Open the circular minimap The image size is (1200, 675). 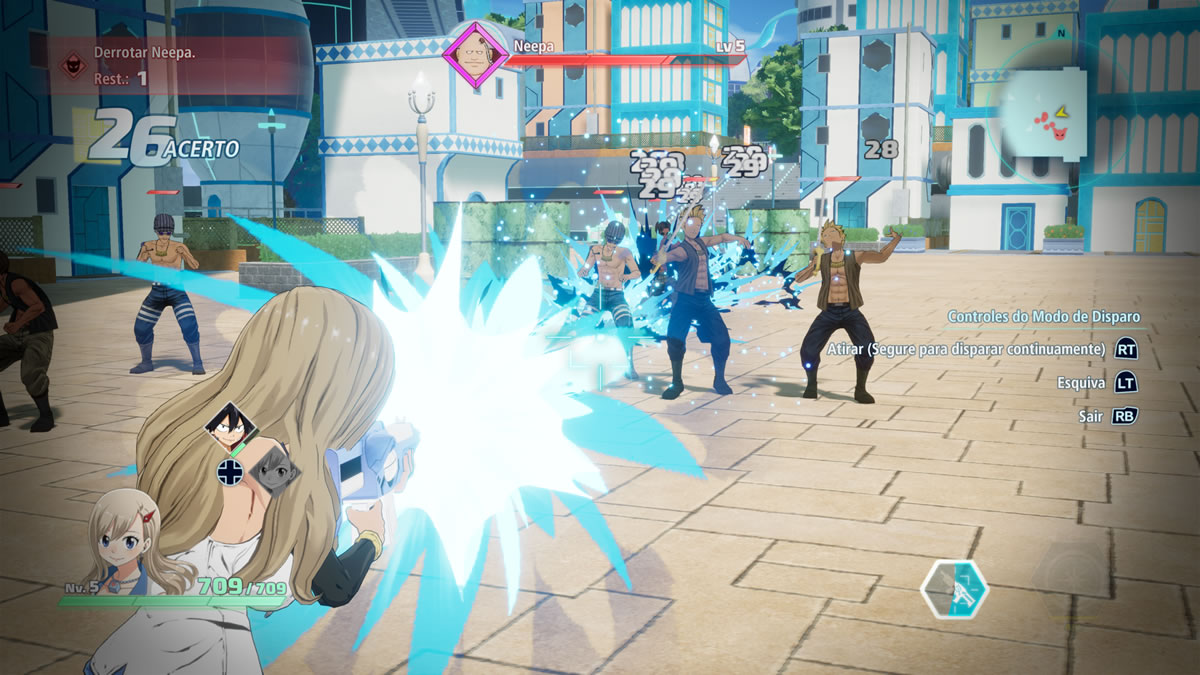point(1043,113)
